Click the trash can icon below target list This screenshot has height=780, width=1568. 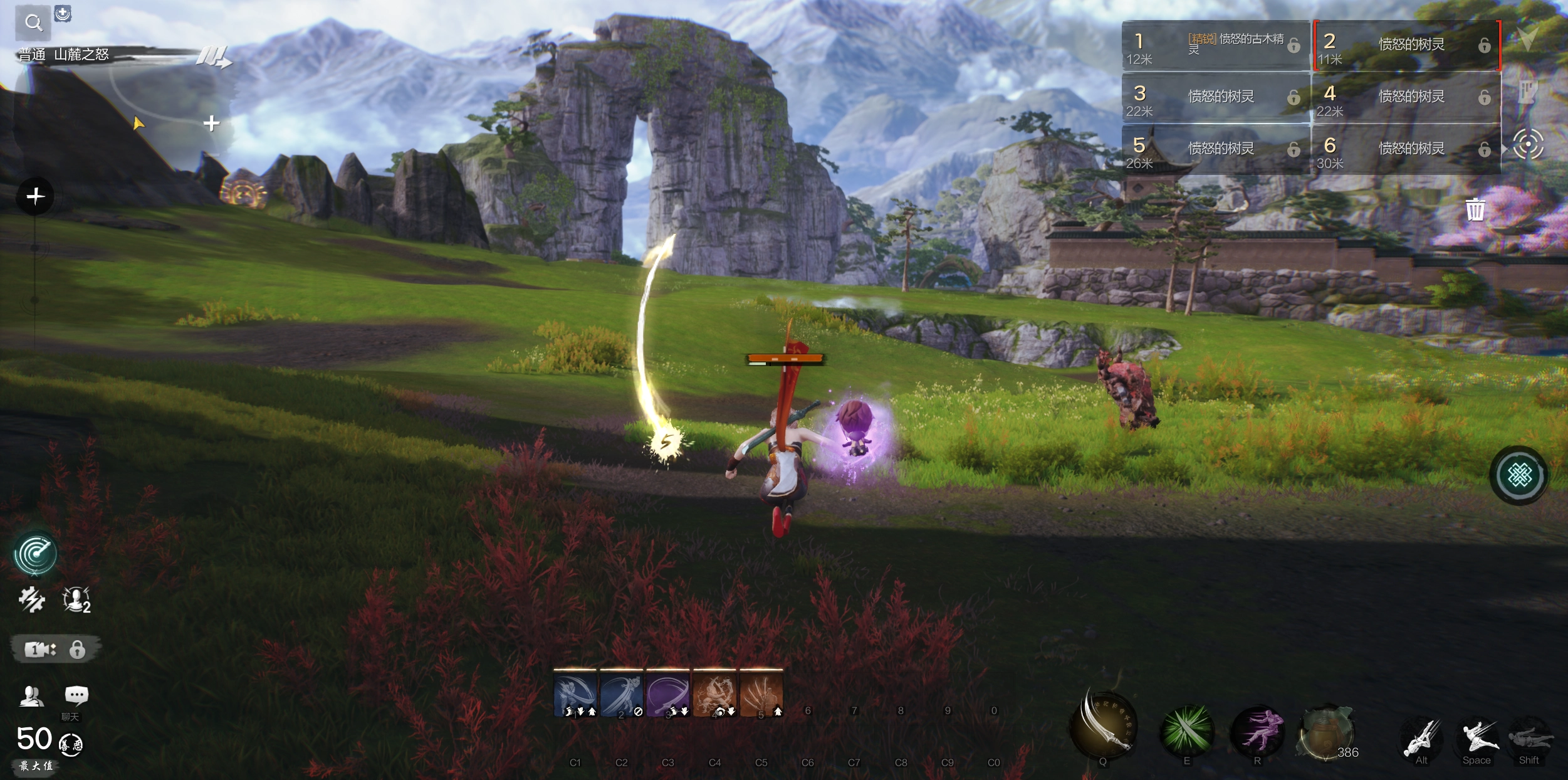1475,210
